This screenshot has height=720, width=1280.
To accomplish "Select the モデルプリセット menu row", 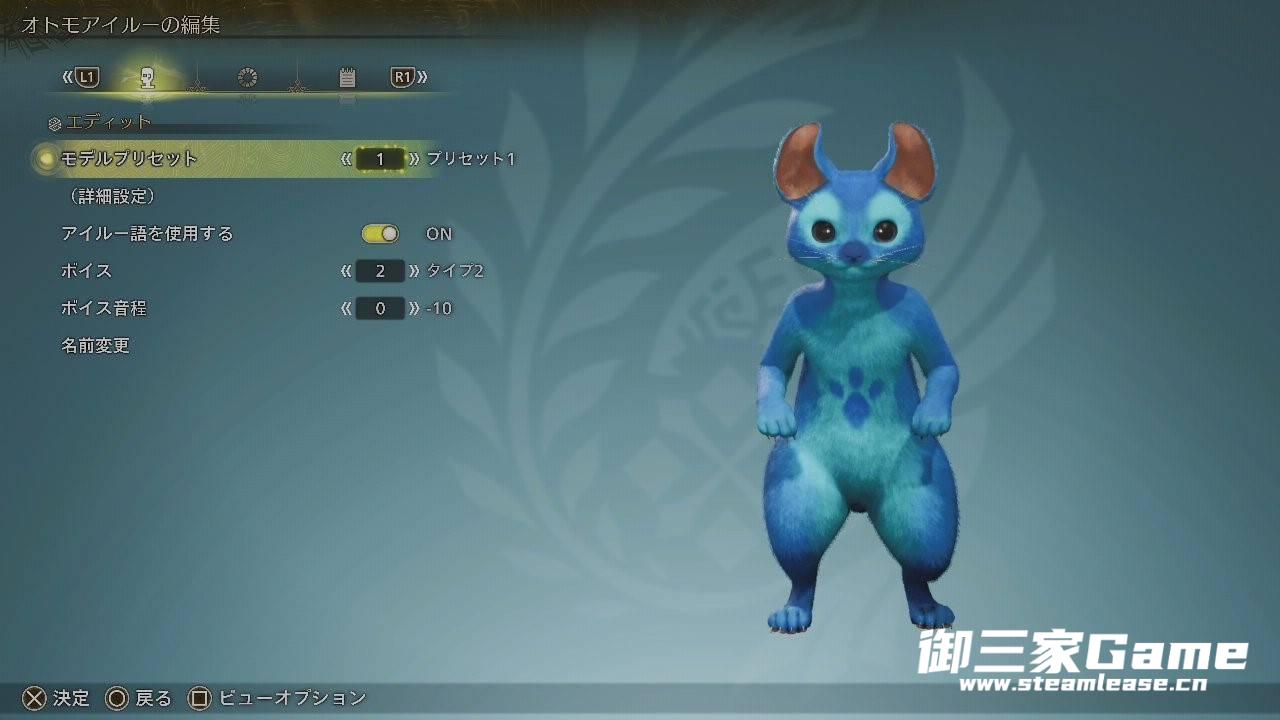I will tap(130, 159).
